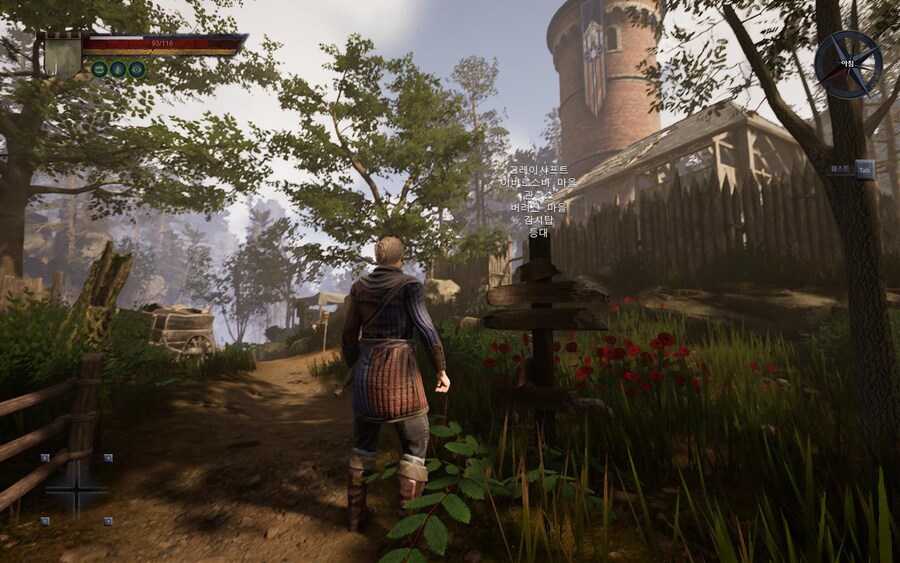The image size is (900, 563).
Task: Click the shield emblem beside the health bar
Action: (x=62, y=53)
